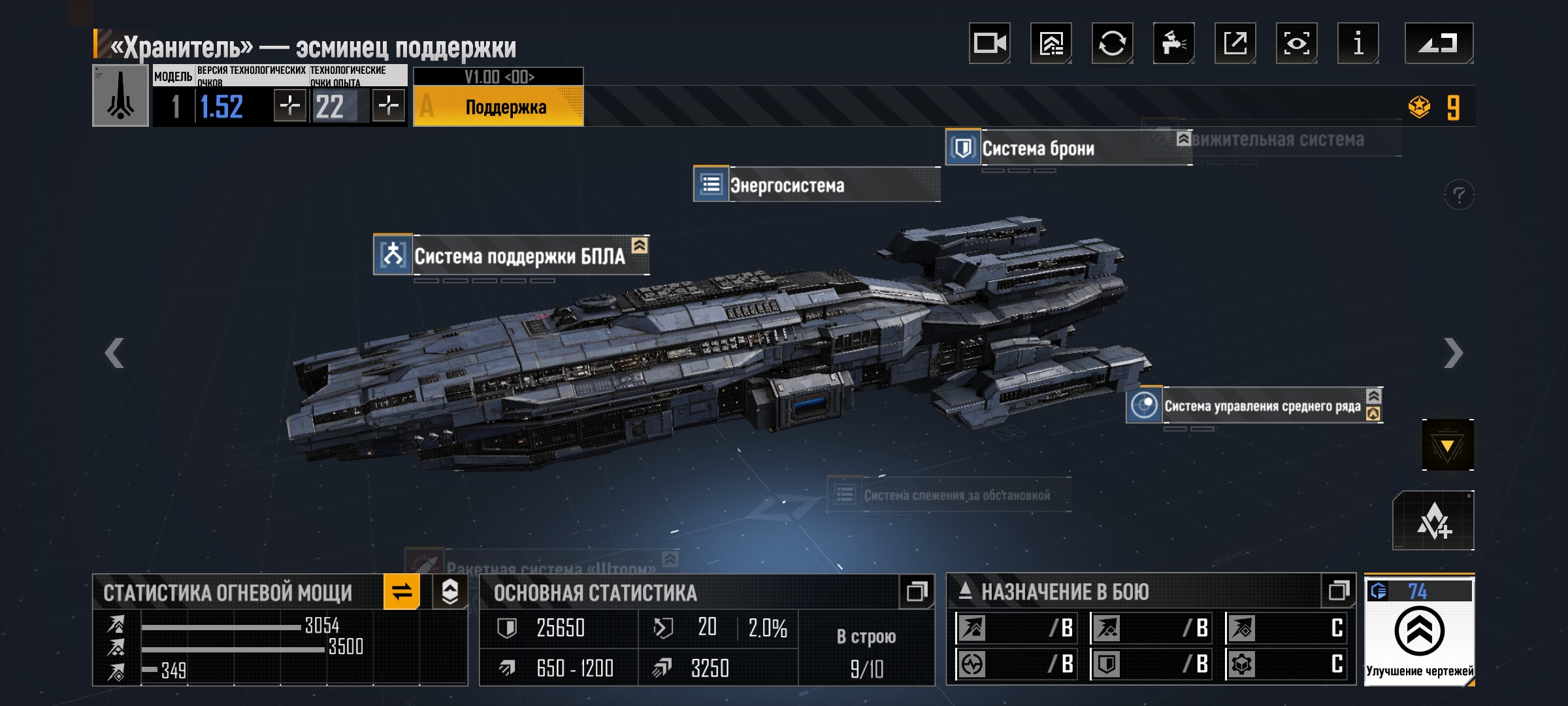Open the paint spray gun customization
Image resolution: width=1568 pixels, height=706 pixels.
pos(1173,44)
